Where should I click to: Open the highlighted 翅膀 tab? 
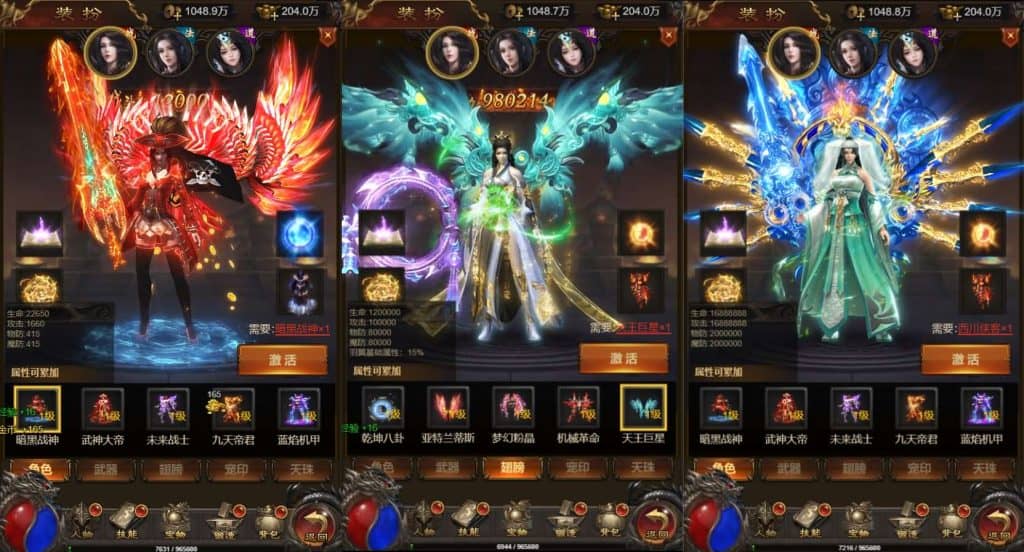pyautogui.click(x=512, y=467)
